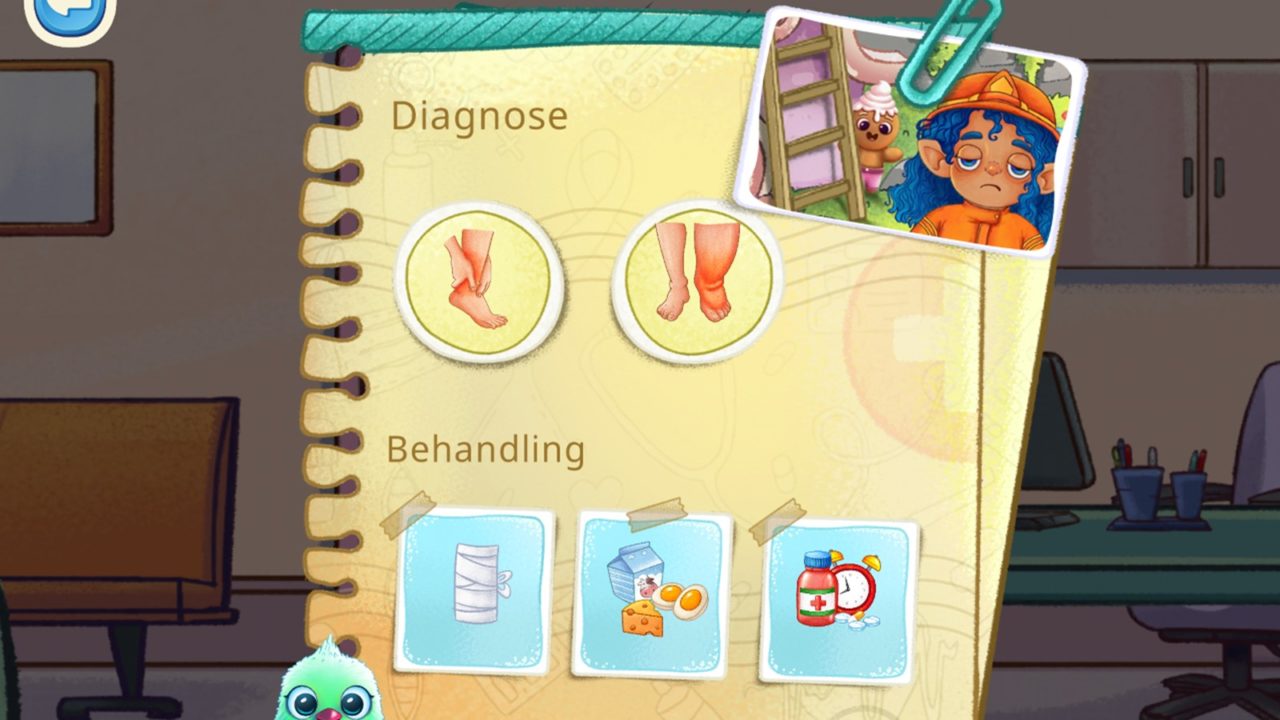Pick the bandage wrap treatment card
This screenshot has width=1280, height=720.
click(x=474, y=589)
